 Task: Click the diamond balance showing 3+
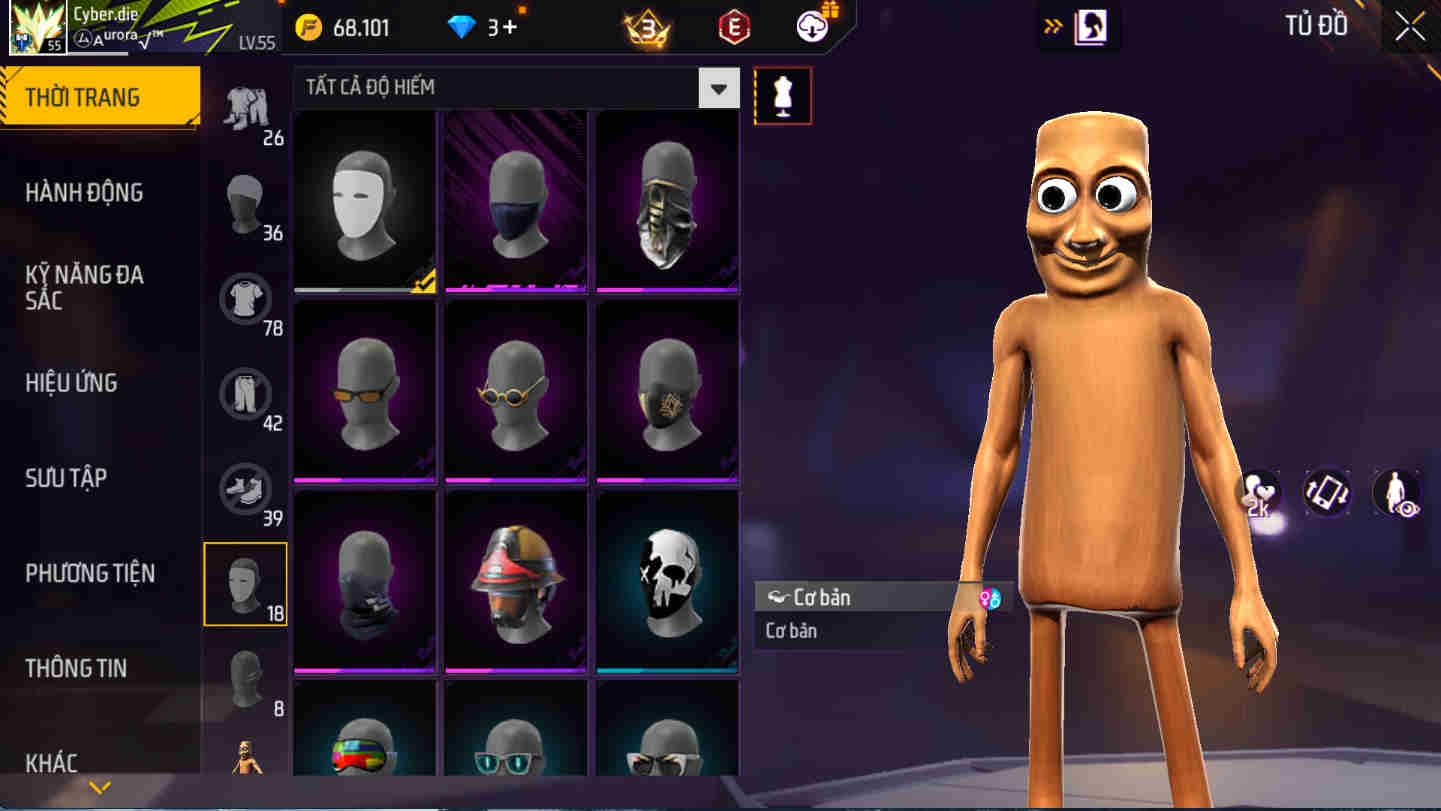[x=480, y=27]
